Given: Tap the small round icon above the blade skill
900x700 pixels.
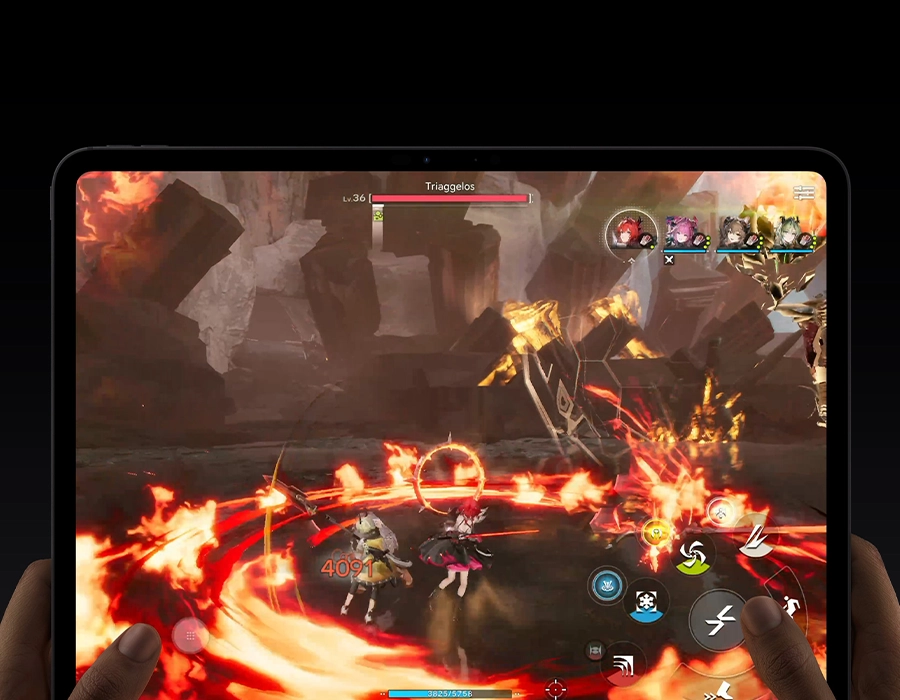Looking at the screenshot, I should click(720, 512).
